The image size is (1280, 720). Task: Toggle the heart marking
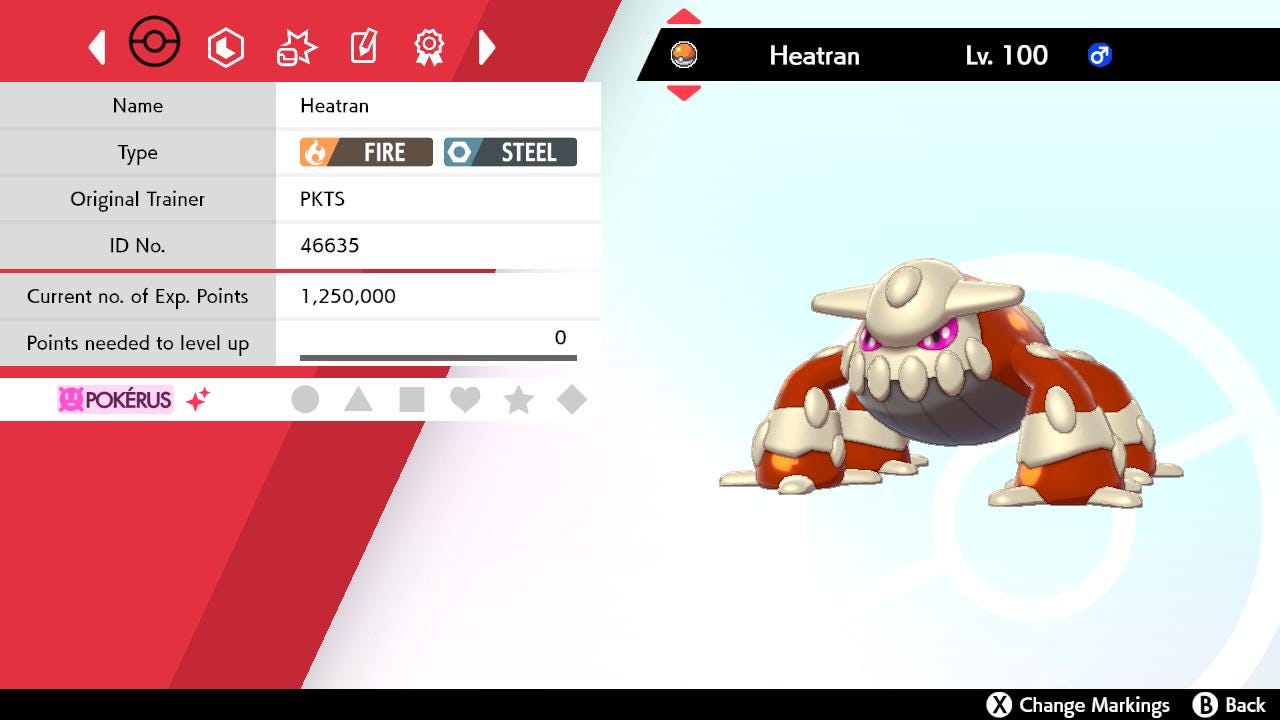[465, 400]
